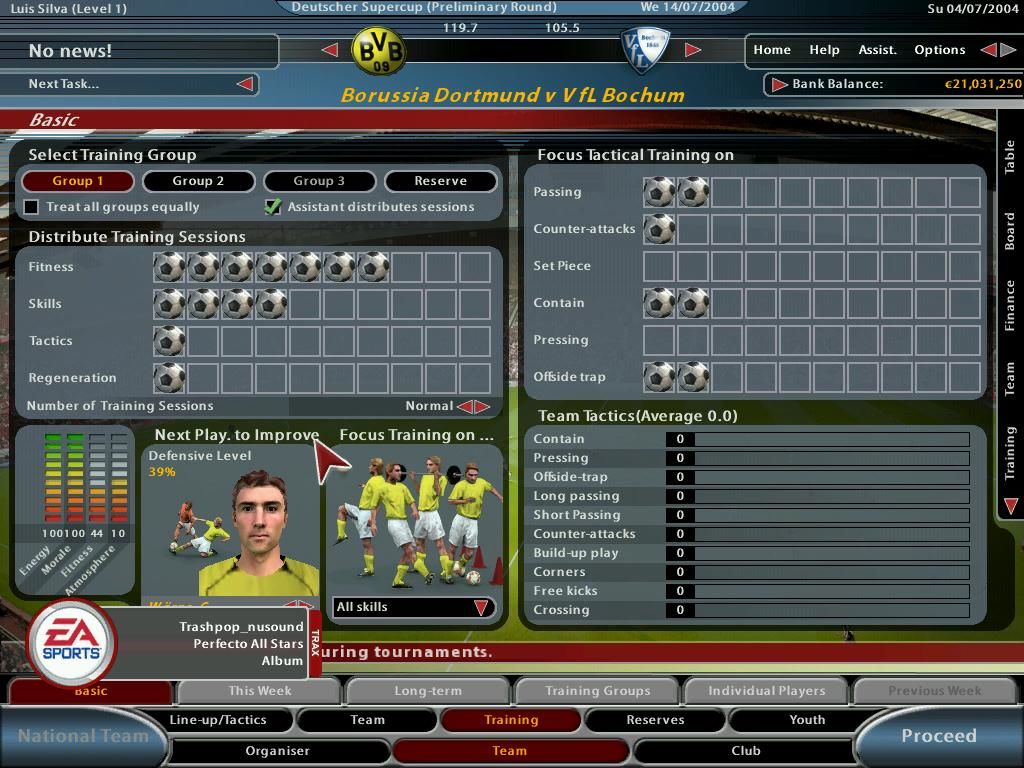
Task: Show the Training Groups tab
Action: pyautogui.click(x=597, y=691)
